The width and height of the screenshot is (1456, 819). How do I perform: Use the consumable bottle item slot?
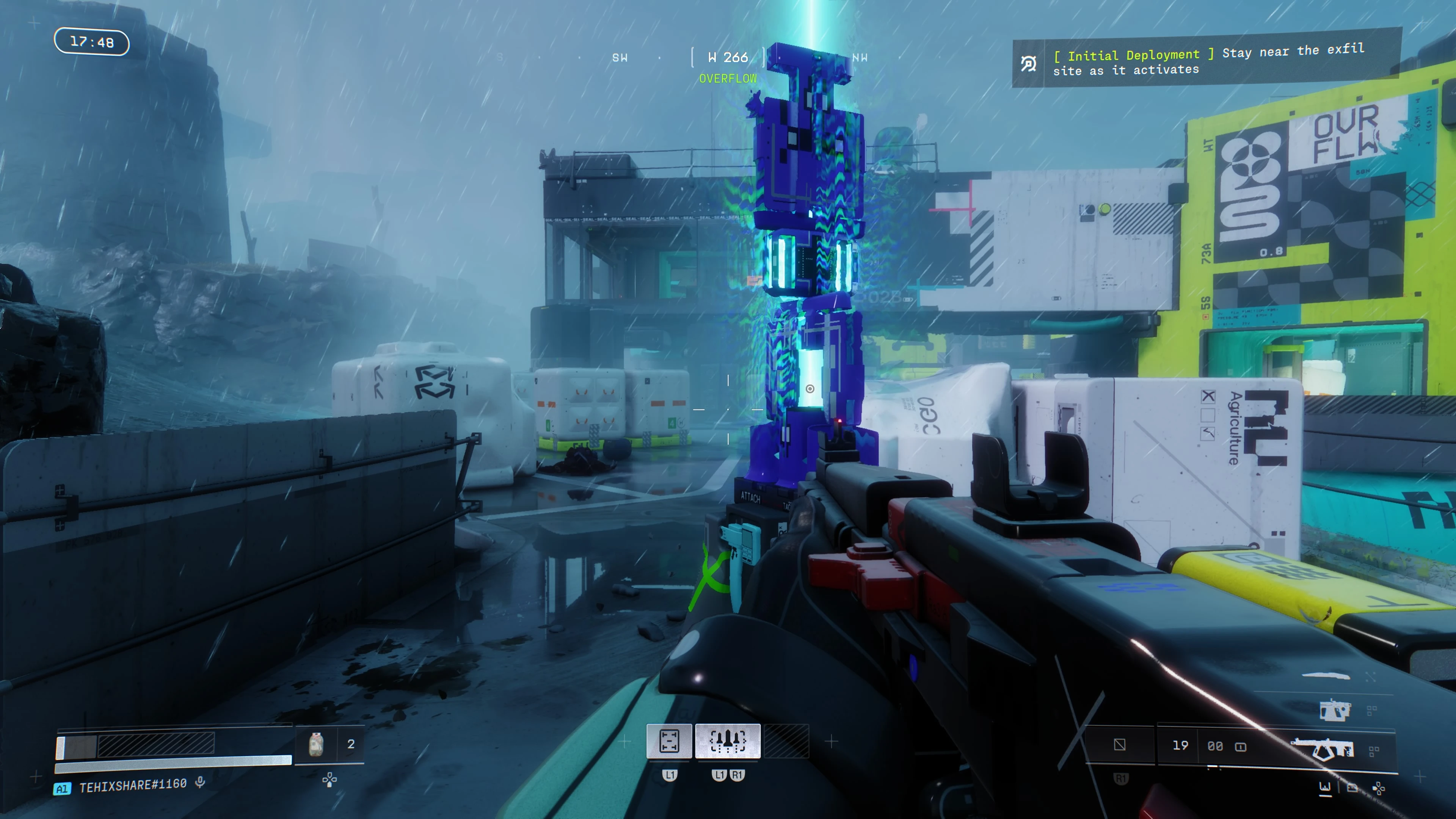click(316, 744)
